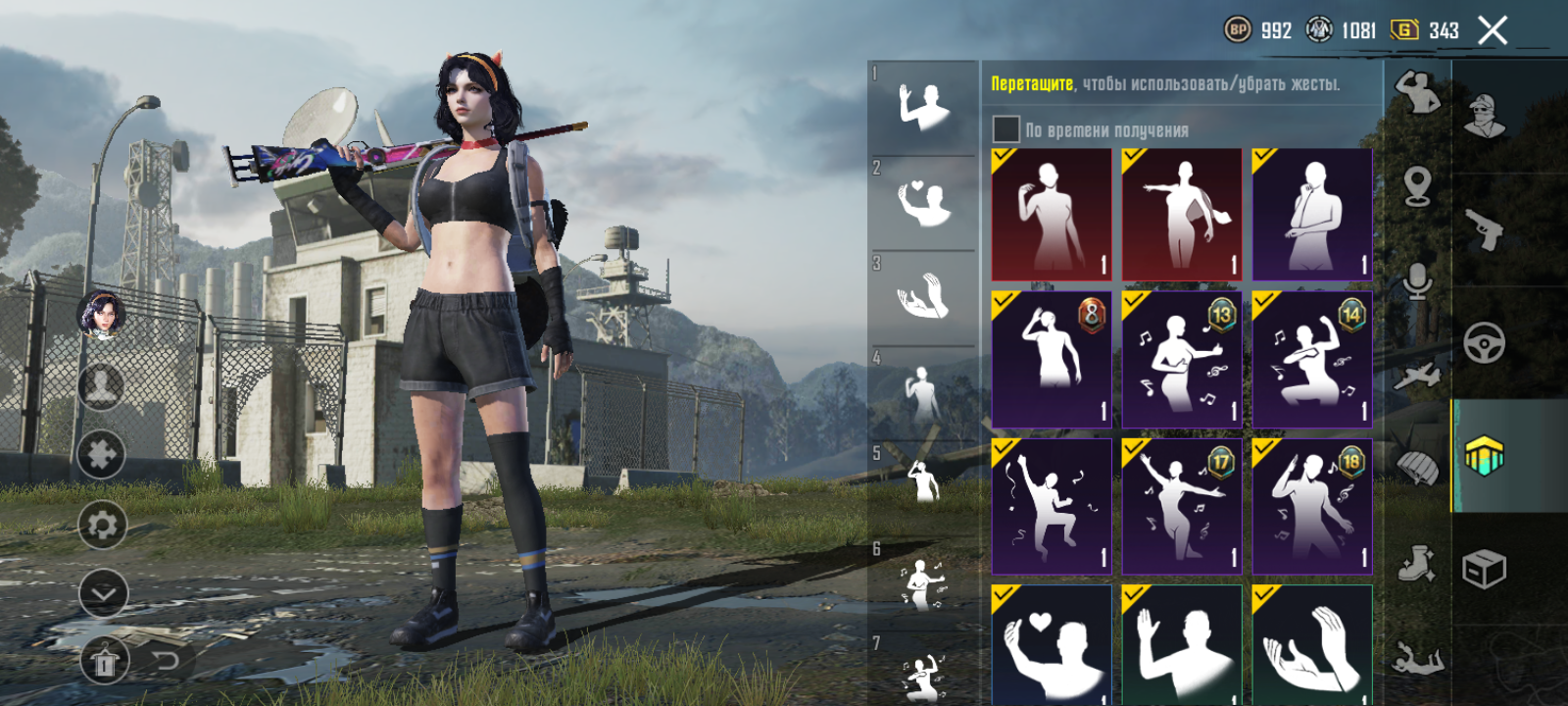Select the dance emote tile marked 17
The width and height of the screenshot is (1568, 706).
tap(1182, 506)
